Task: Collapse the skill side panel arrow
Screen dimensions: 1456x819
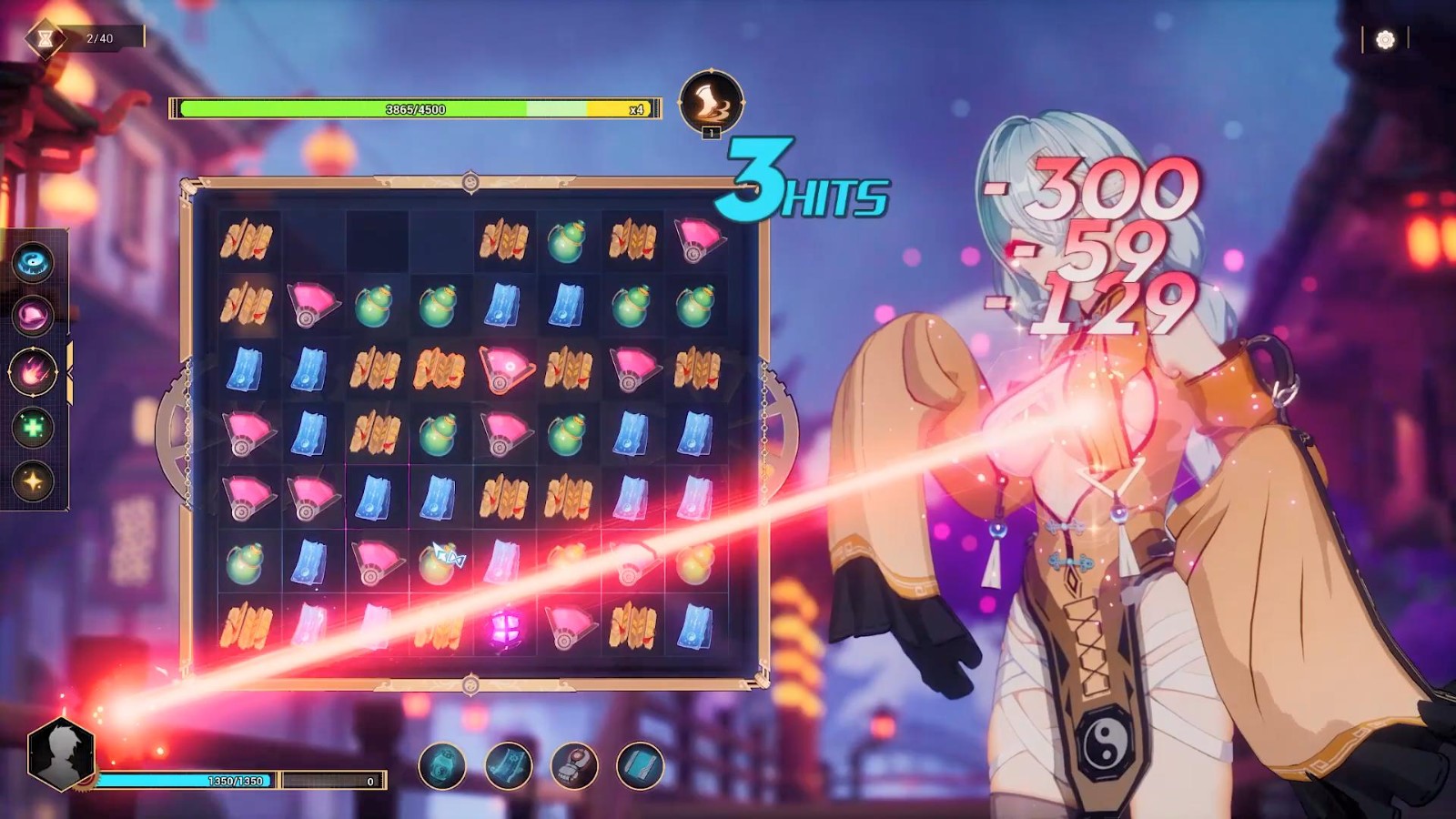Action: tap(69, 373)
